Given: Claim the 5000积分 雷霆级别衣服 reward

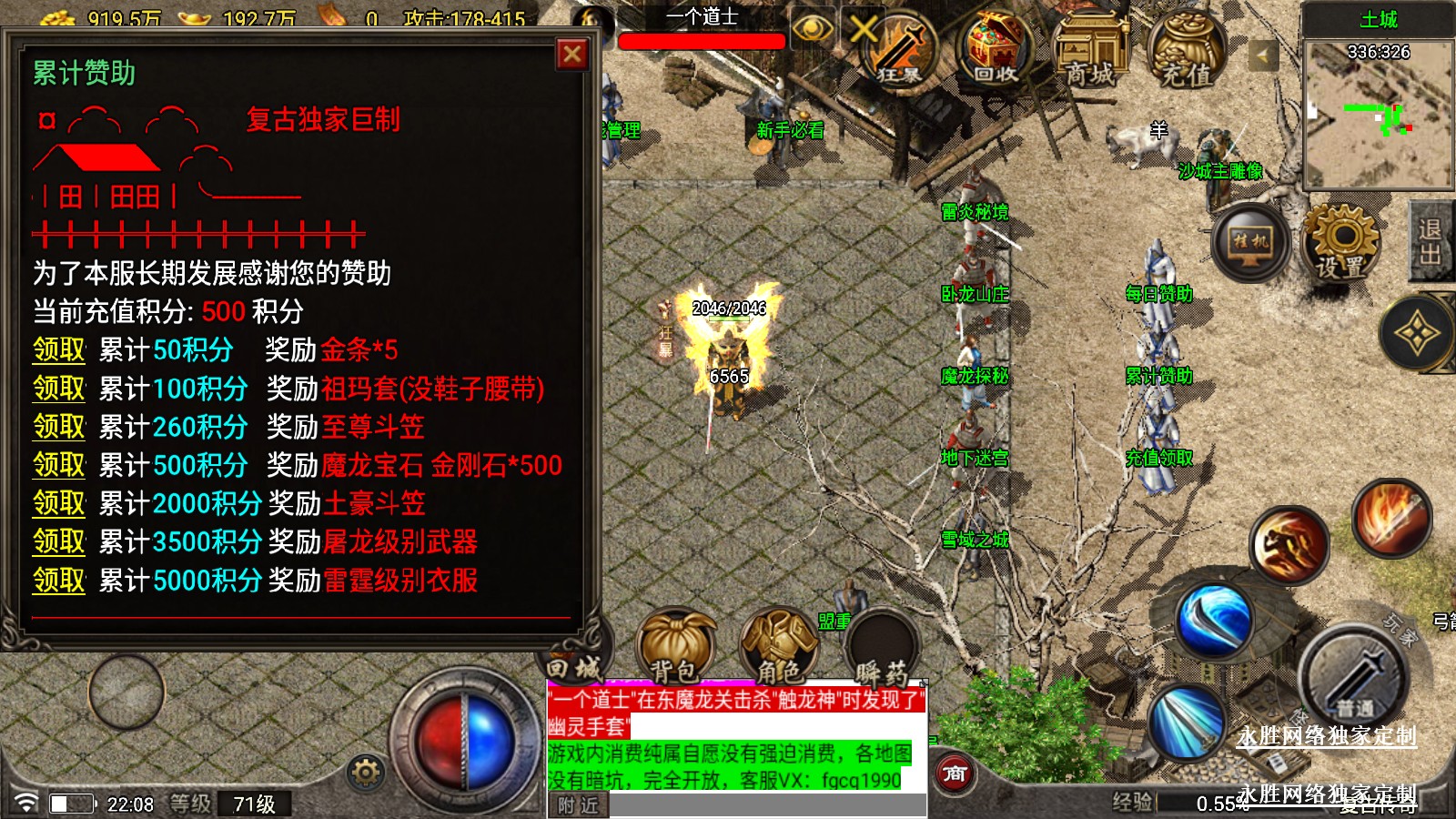Looking at the screenshot, I should pos(59,580).
